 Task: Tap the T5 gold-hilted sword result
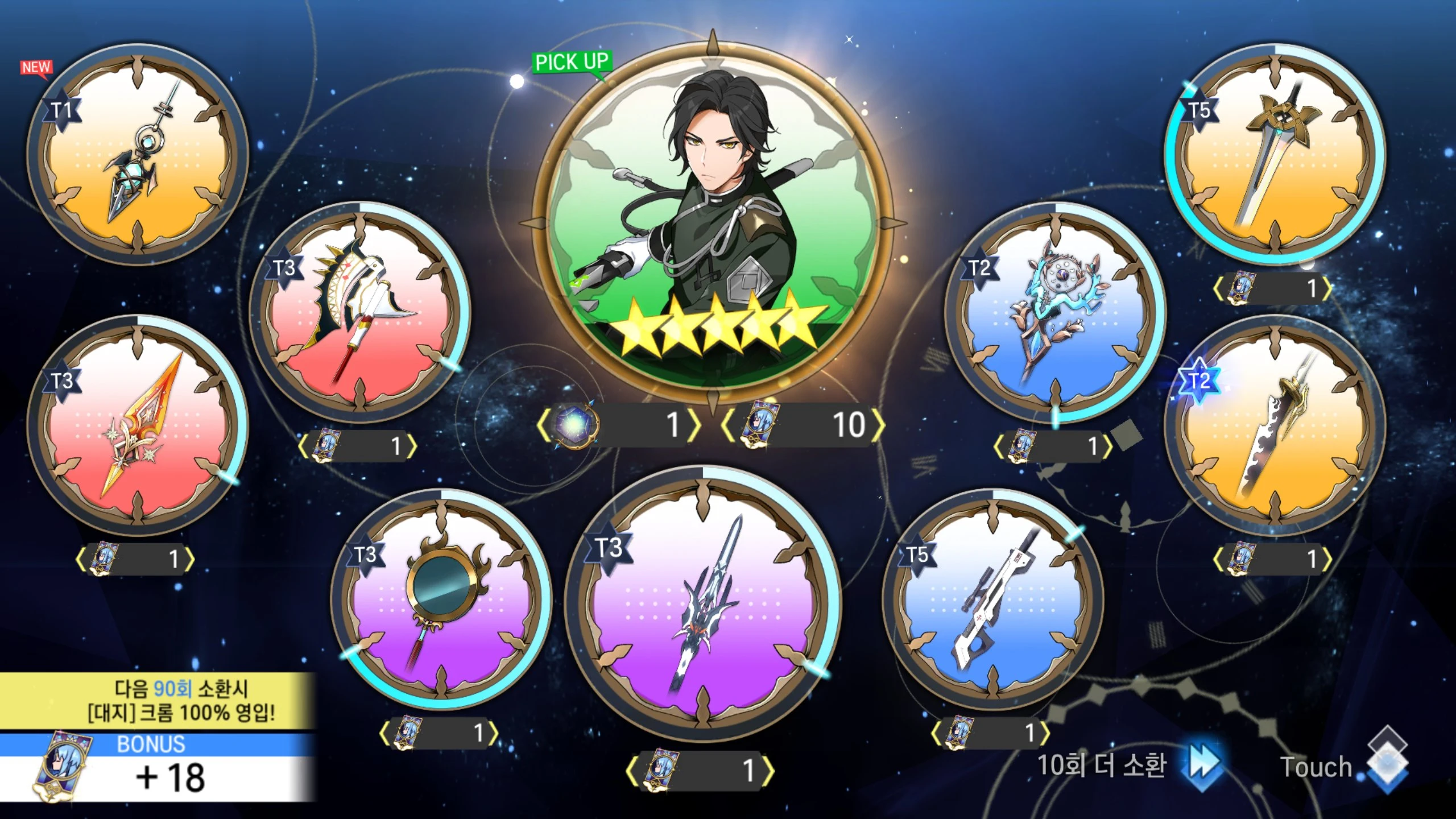tap(1275, 154)
